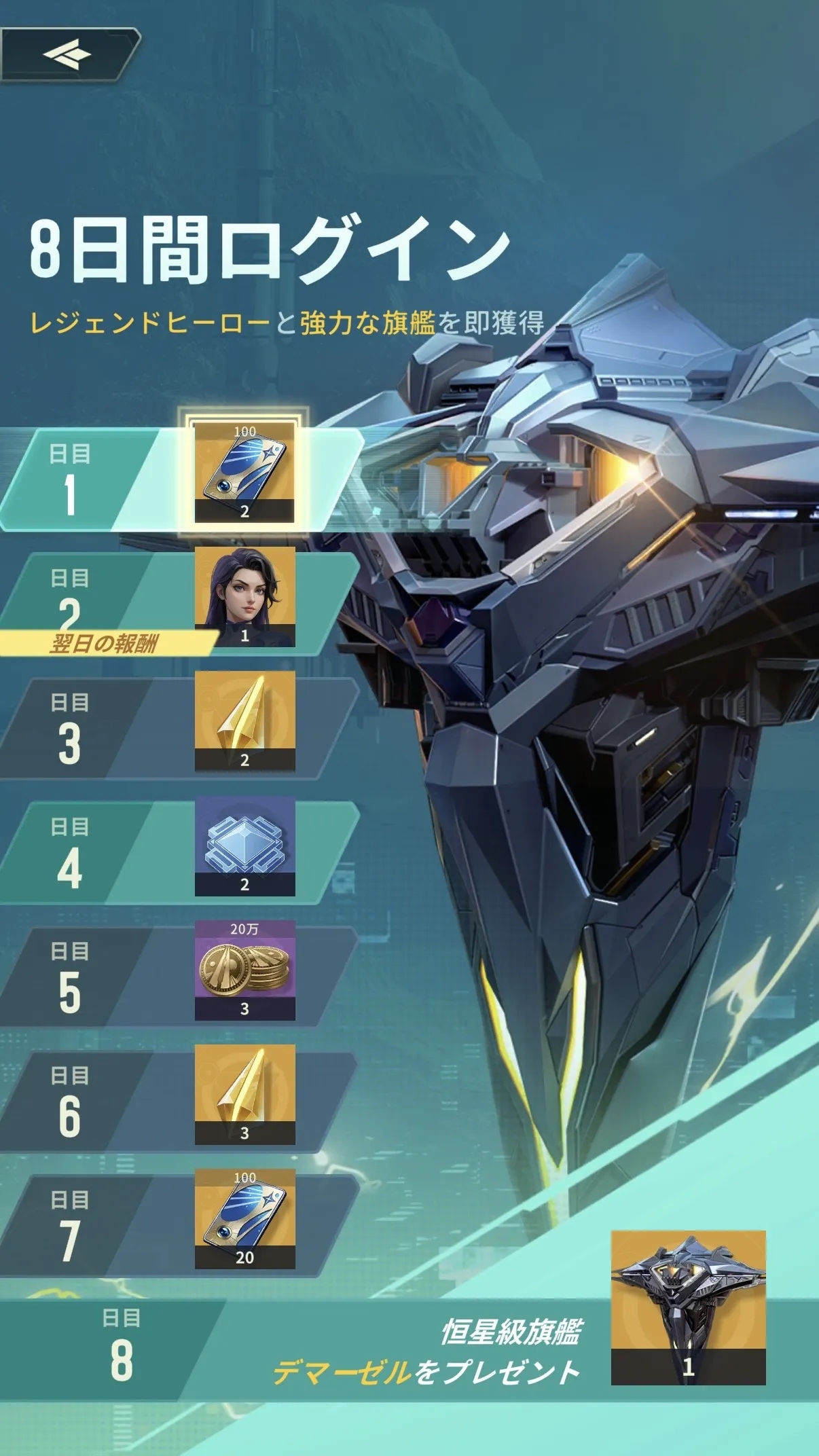Tap the day 7 card reward

(244, 1218)
